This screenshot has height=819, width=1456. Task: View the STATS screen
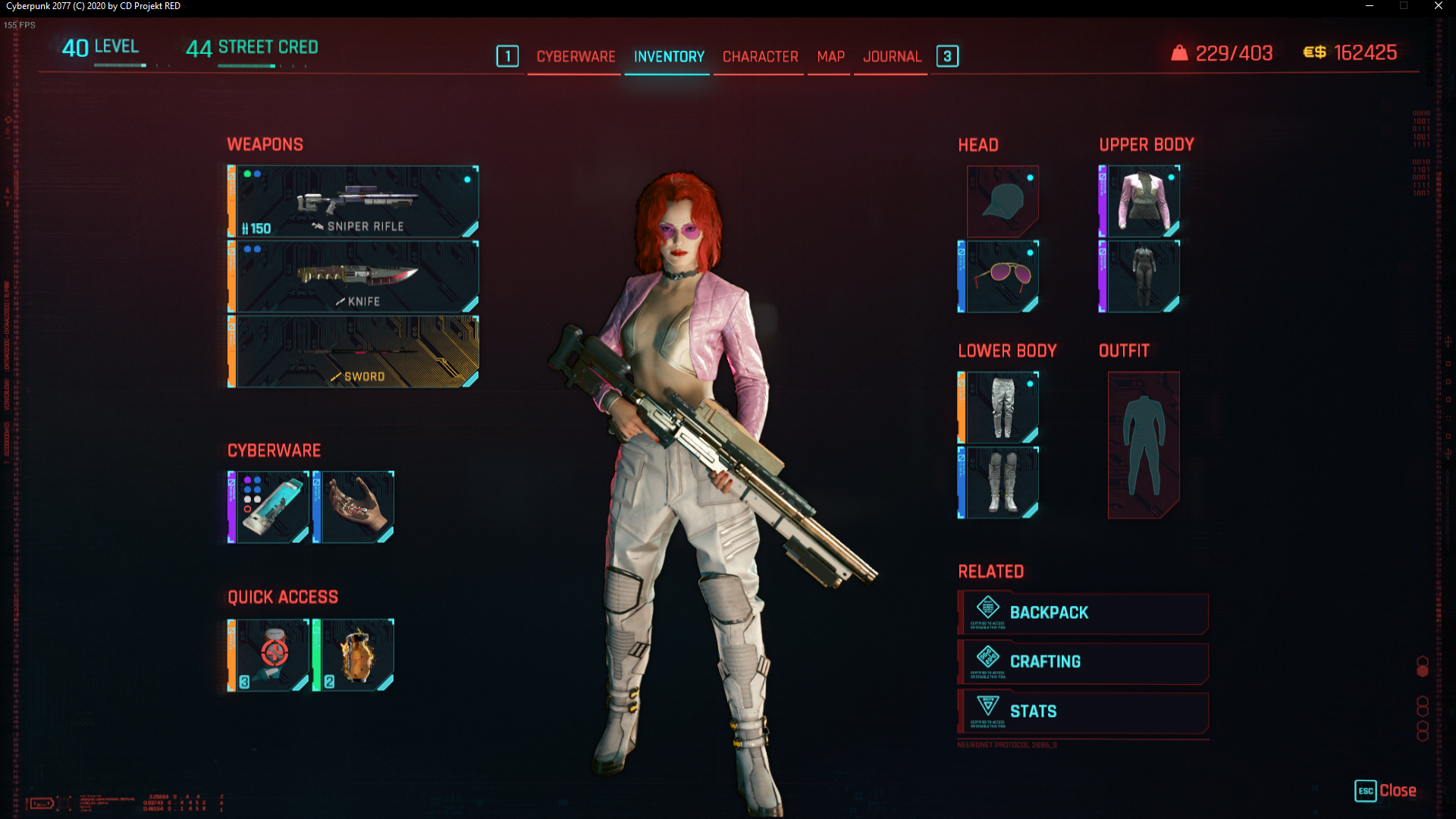1082,711
